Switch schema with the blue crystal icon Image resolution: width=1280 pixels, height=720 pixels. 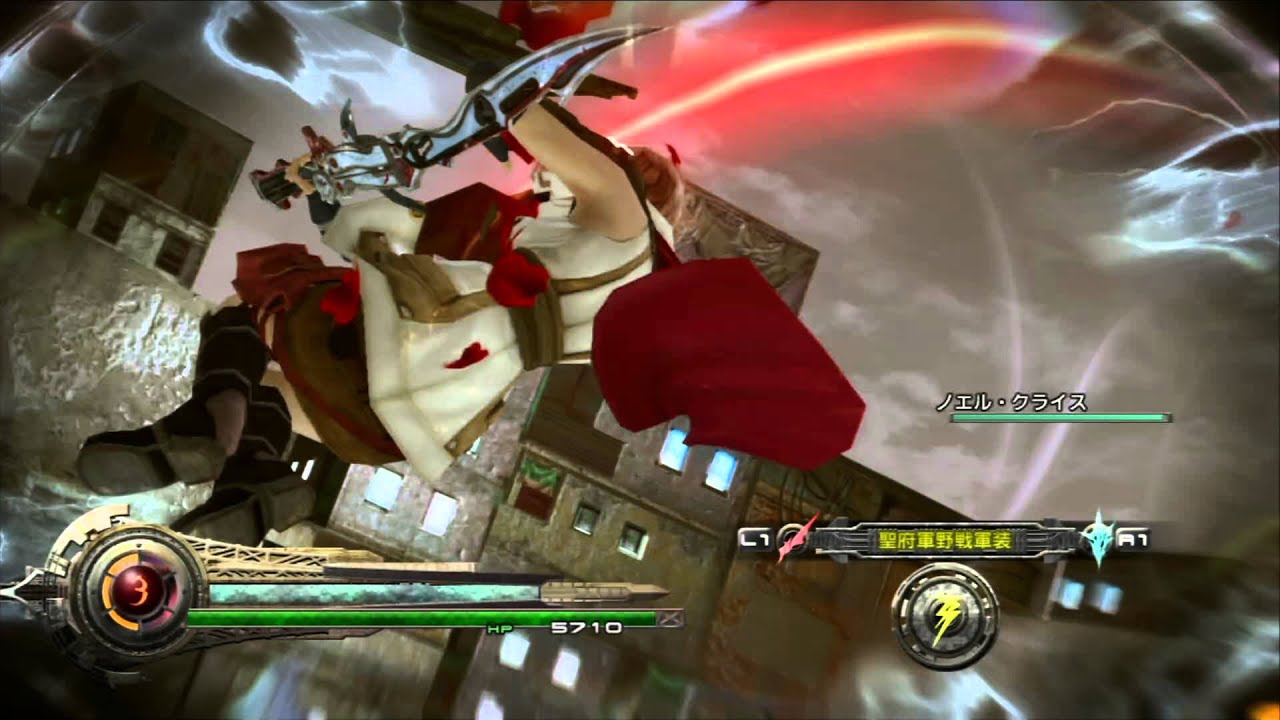tap(1098, 539)
